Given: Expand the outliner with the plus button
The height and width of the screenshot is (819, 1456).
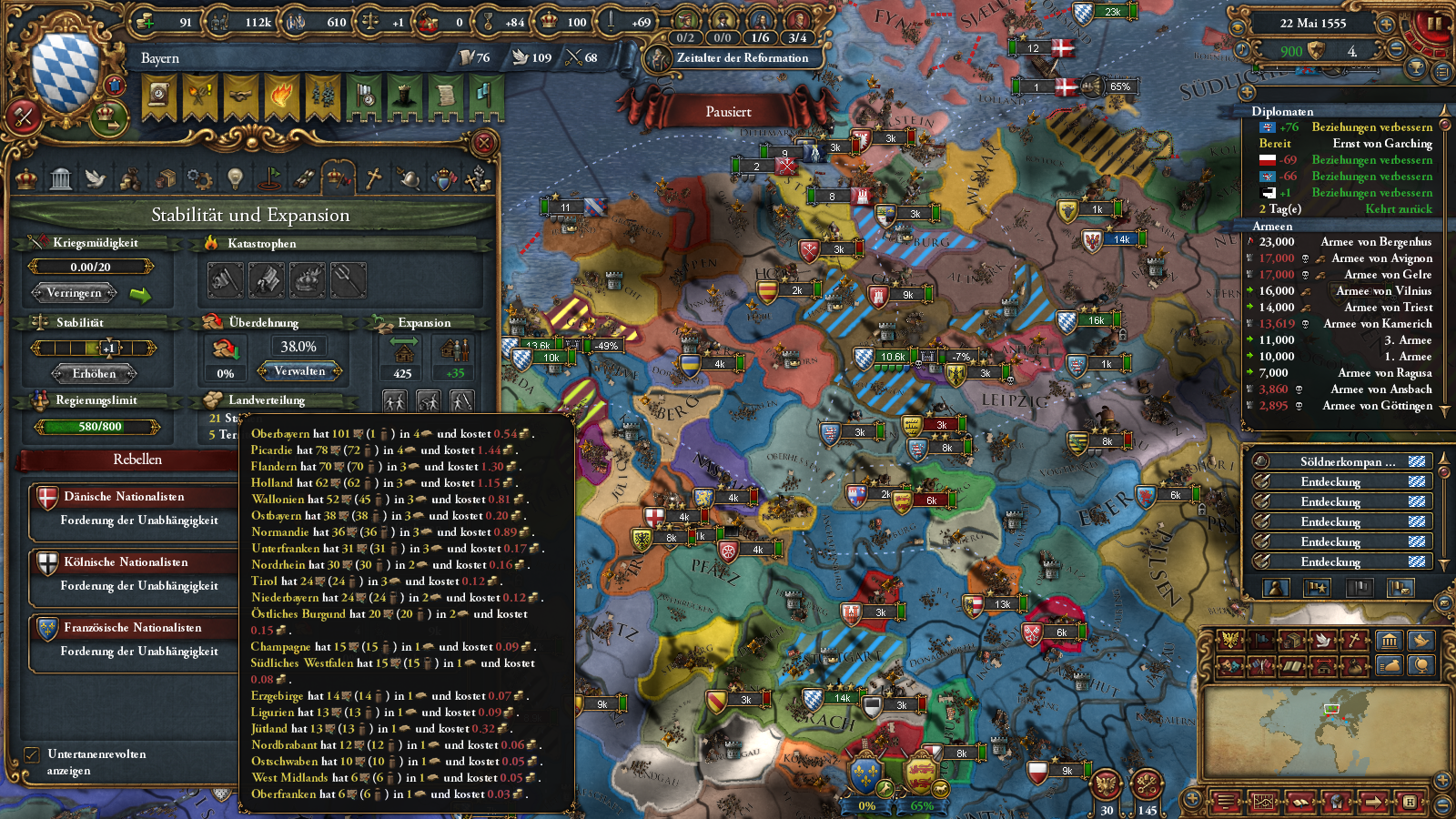Looking at the screenshot, I should (x=1246, y=92).
